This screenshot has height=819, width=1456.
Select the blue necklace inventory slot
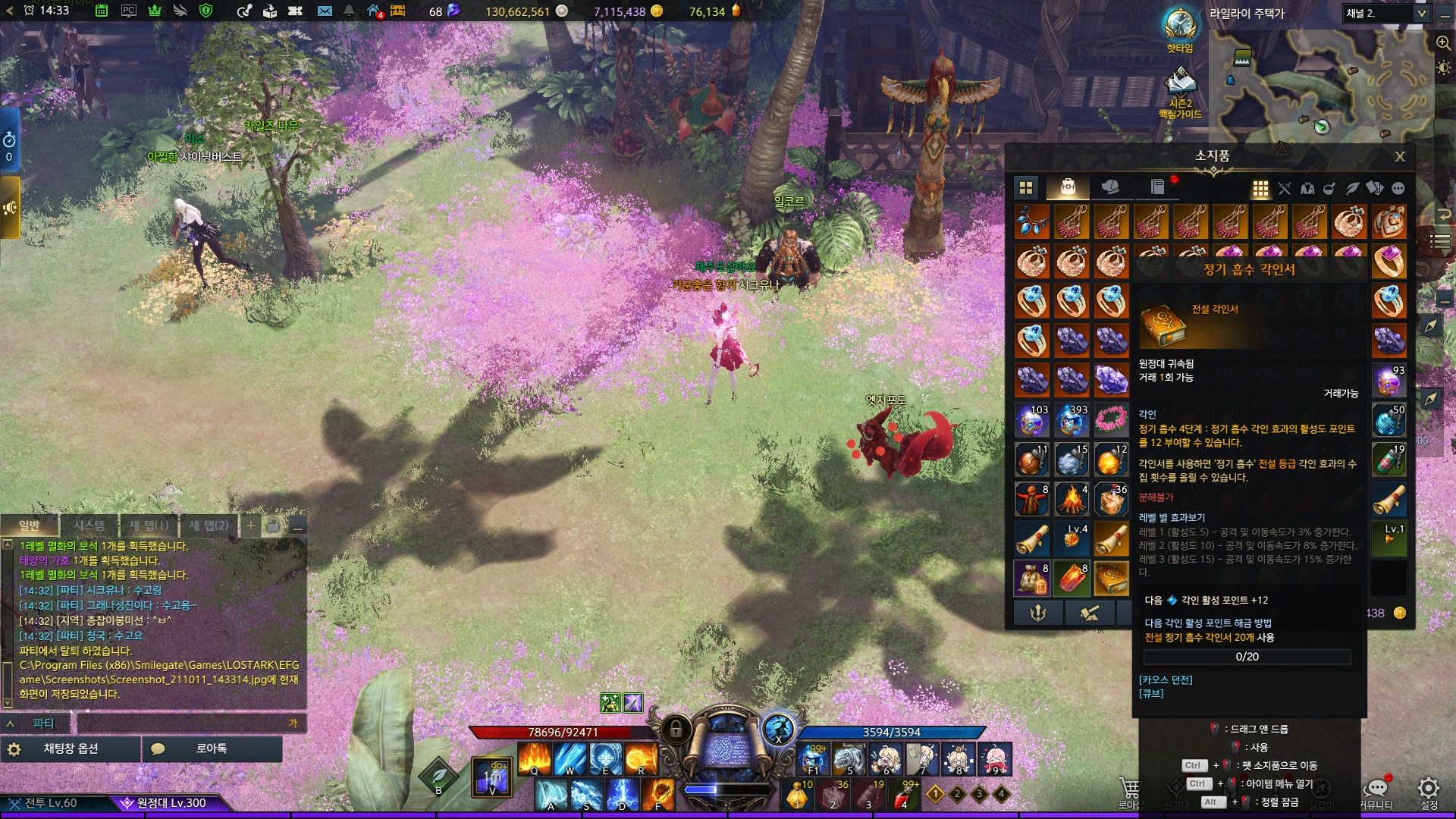click(x=1032, y=221)
